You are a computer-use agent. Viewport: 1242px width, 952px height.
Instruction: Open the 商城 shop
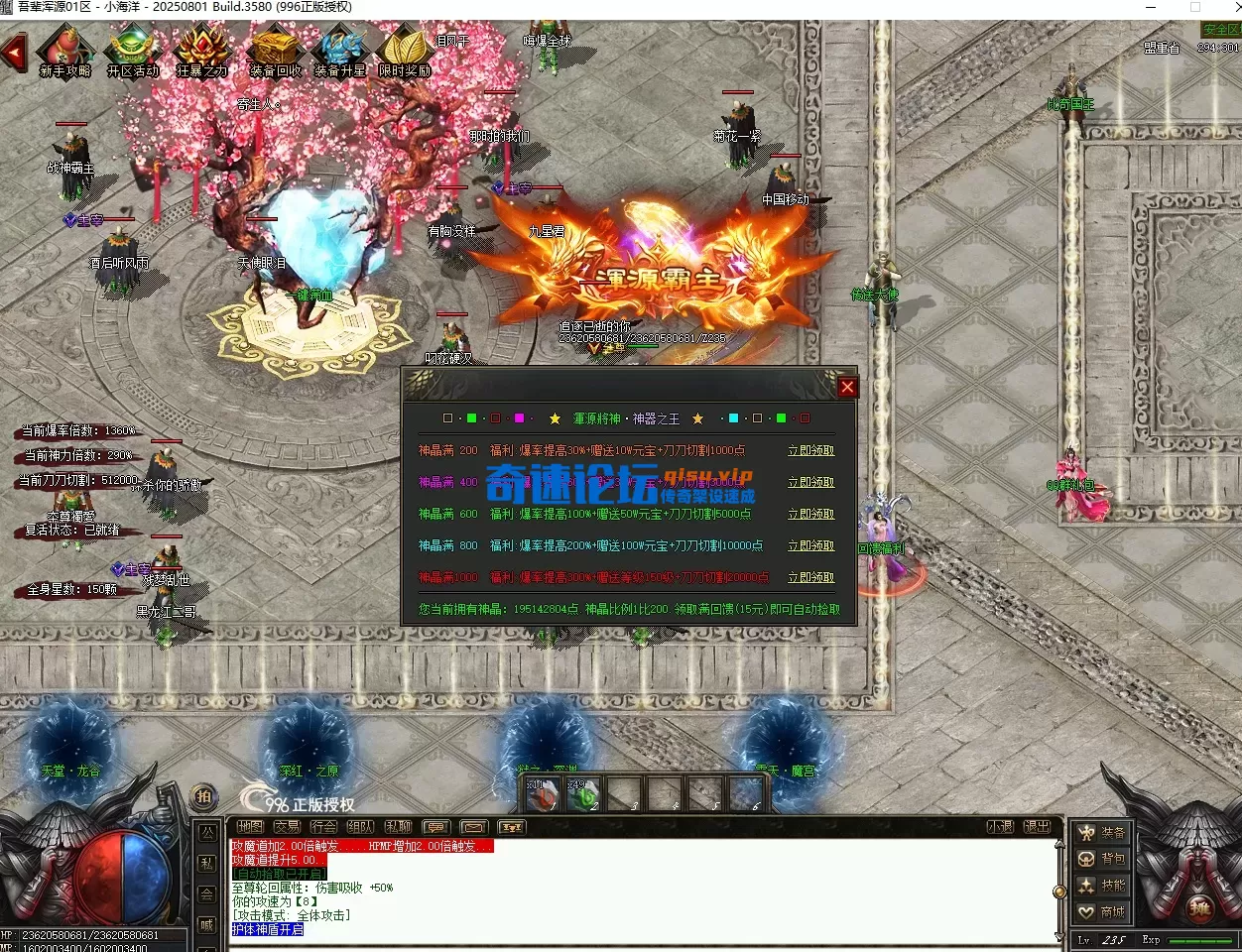click(1103, 911)
